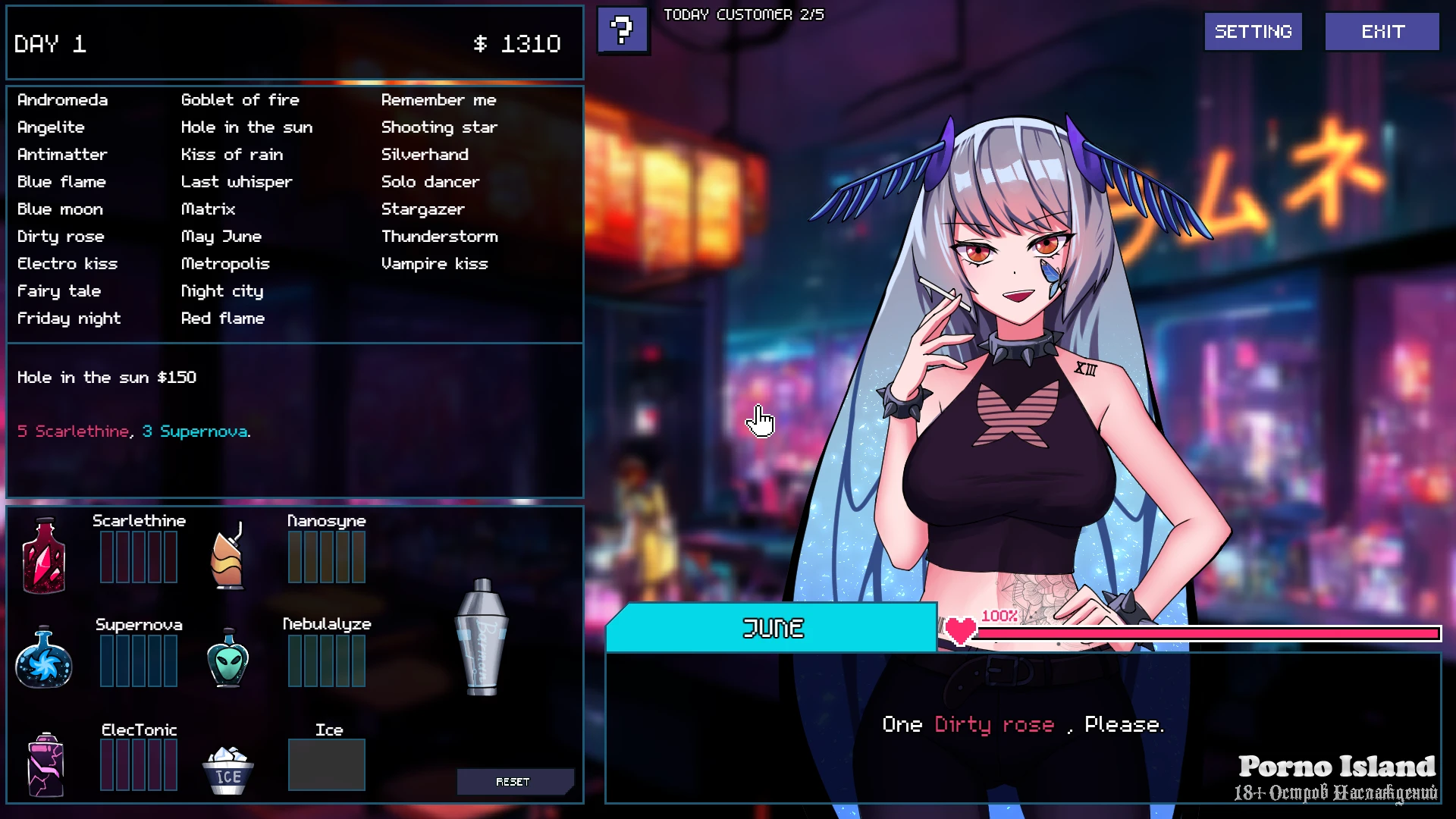
Task: Add Nebulalyze from the alien bottle
Action: (x=227, y=658)
